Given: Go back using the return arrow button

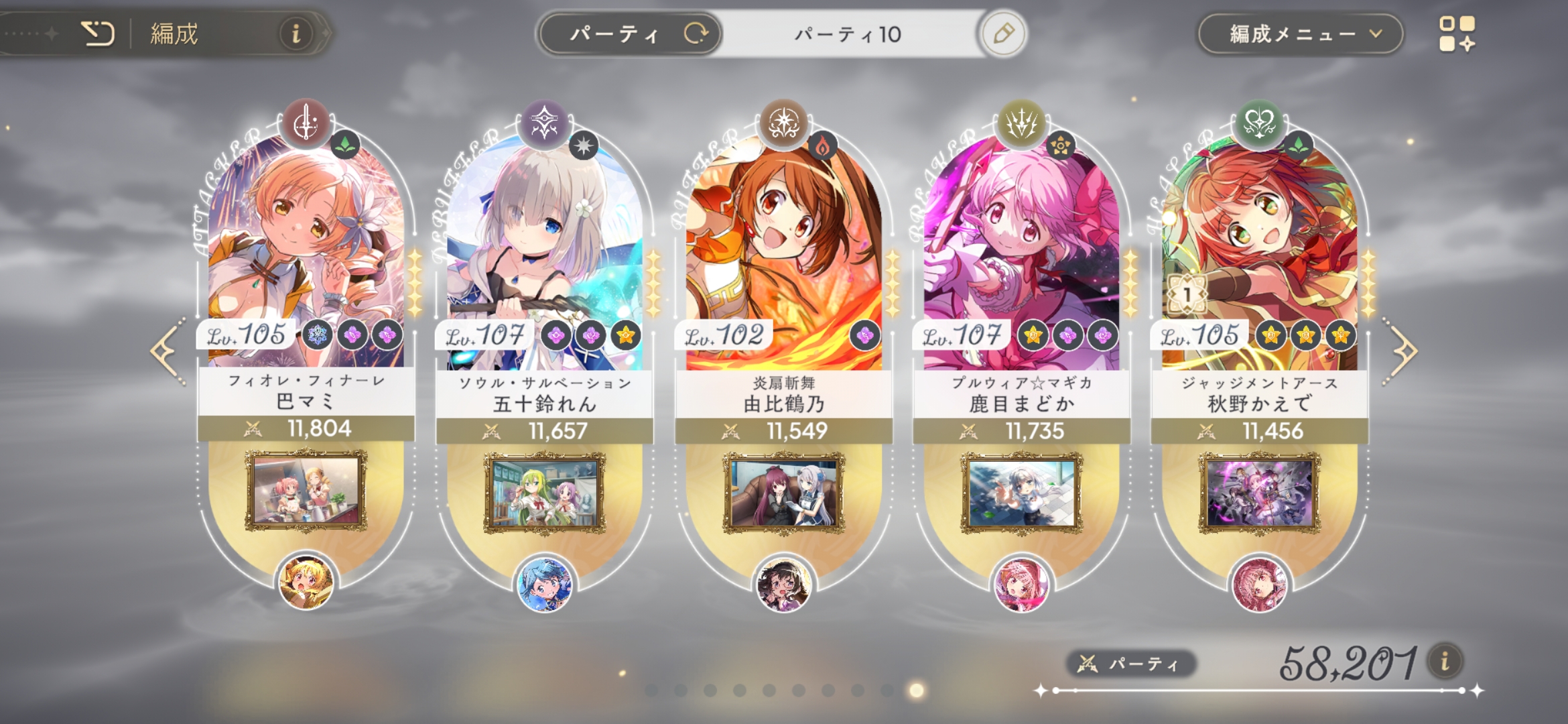Looking at the screenshot, I should tap(98, 34).
